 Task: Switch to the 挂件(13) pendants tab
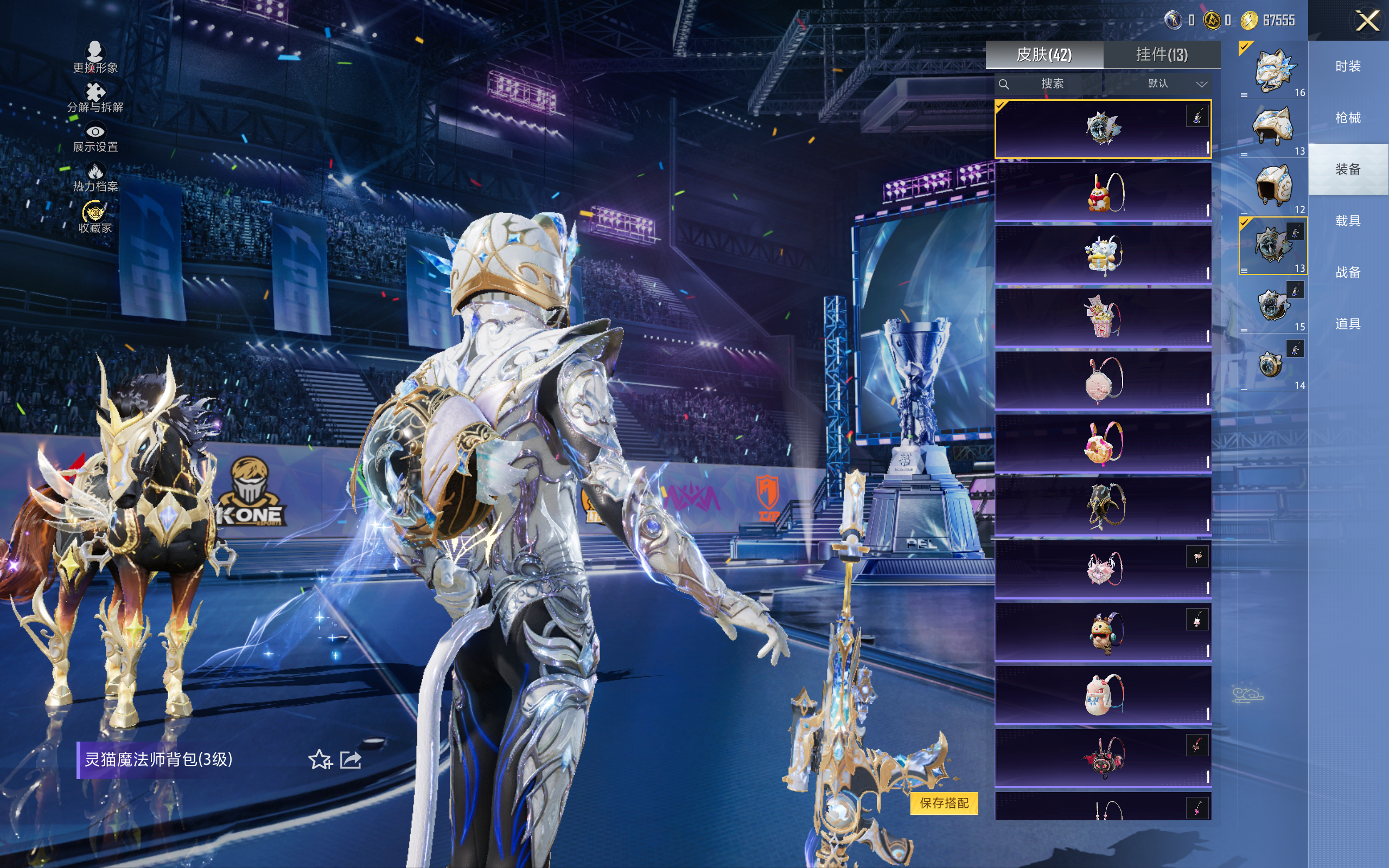(1162, 55)
